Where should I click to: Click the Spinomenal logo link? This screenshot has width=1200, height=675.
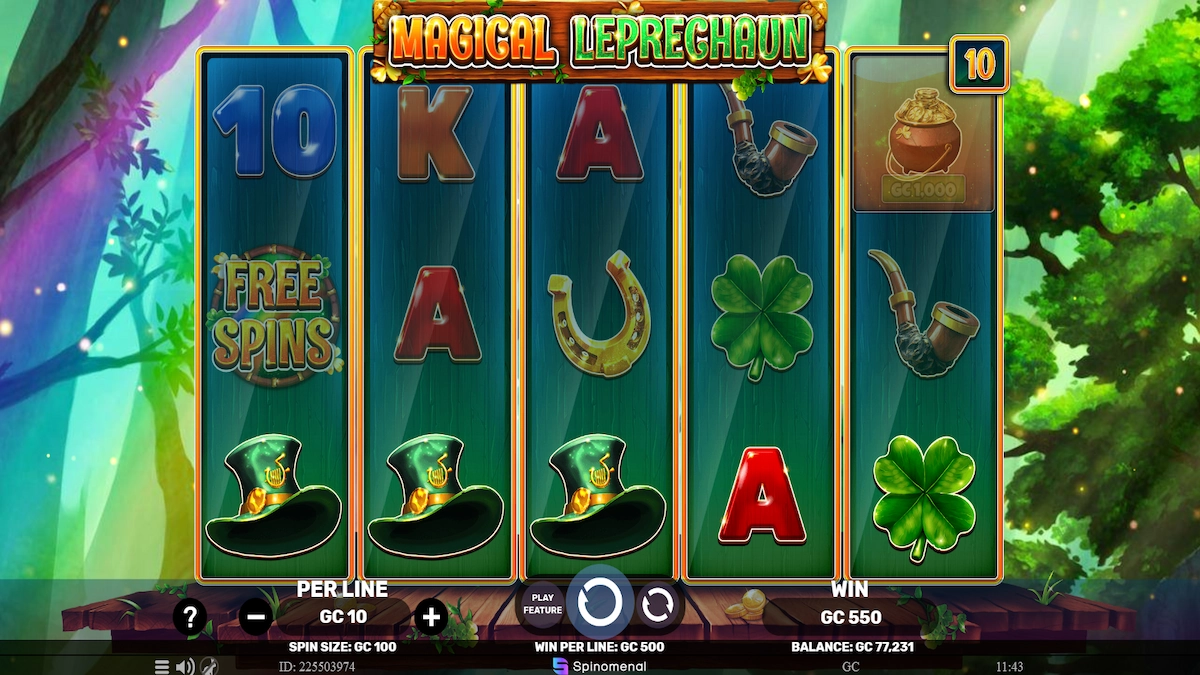(x=600, y=666)
